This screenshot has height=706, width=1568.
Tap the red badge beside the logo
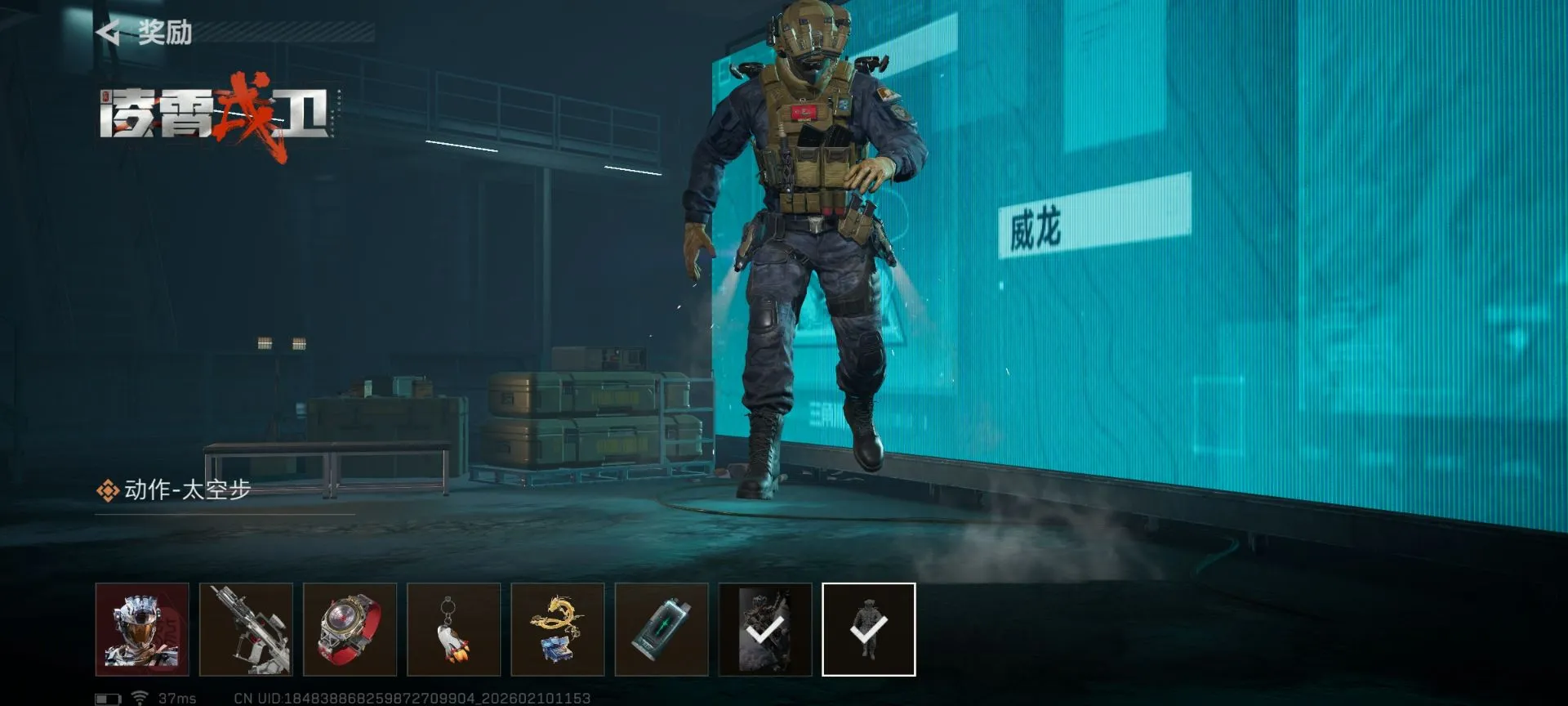(105, 96)
